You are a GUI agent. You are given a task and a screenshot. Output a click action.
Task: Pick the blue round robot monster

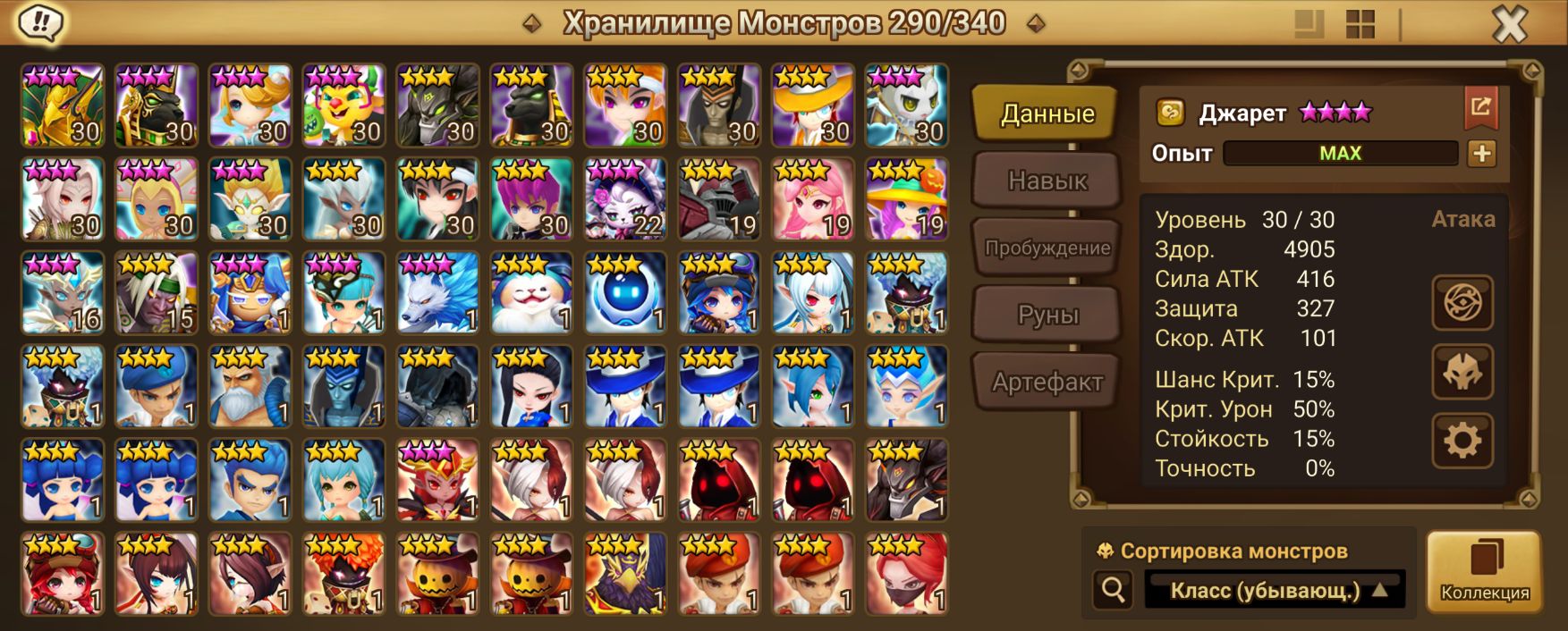click(625, 293)
